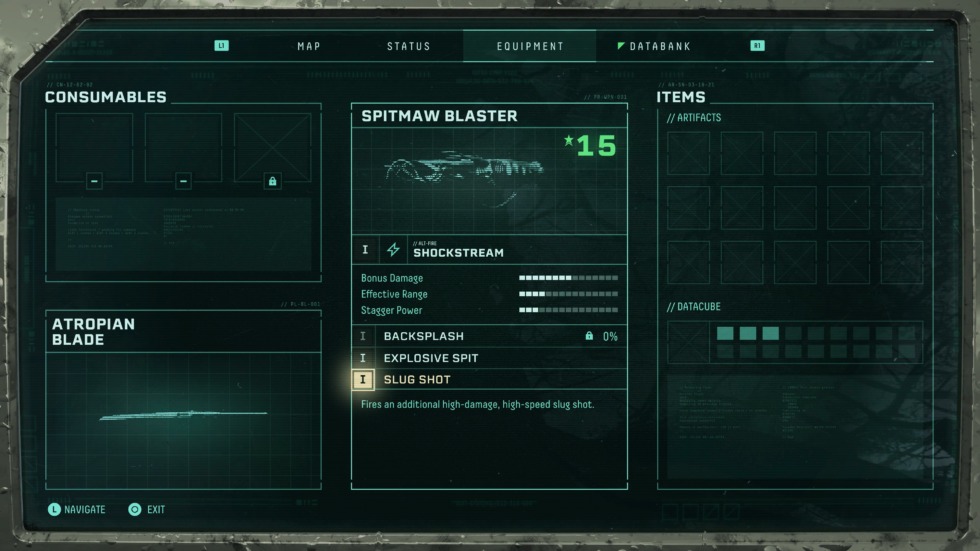980x551 pixels.
Task: Switch to the Map tab
Action: point(307,46)
